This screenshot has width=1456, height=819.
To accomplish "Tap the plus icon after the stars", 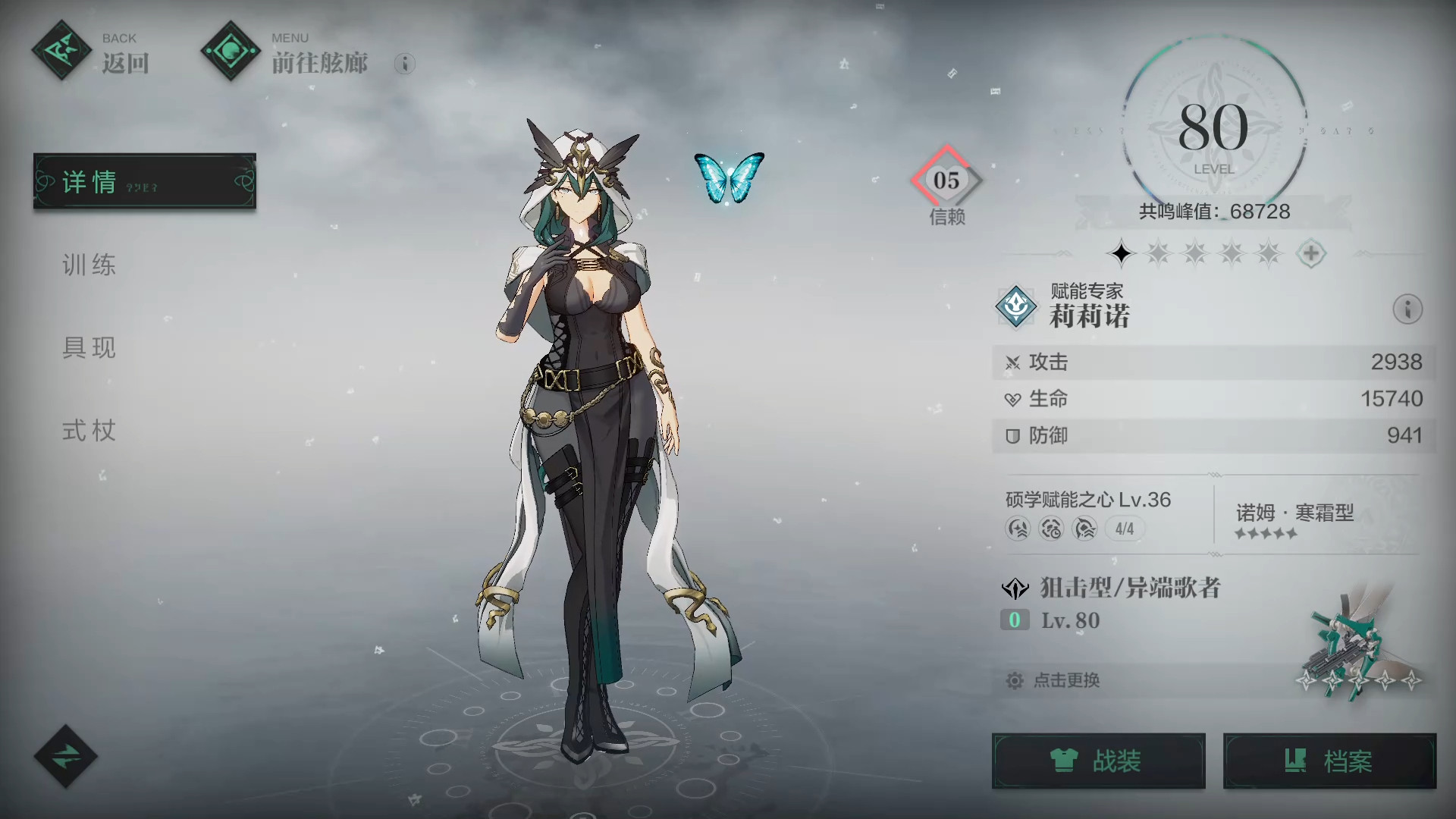I will pos(1310,253).
